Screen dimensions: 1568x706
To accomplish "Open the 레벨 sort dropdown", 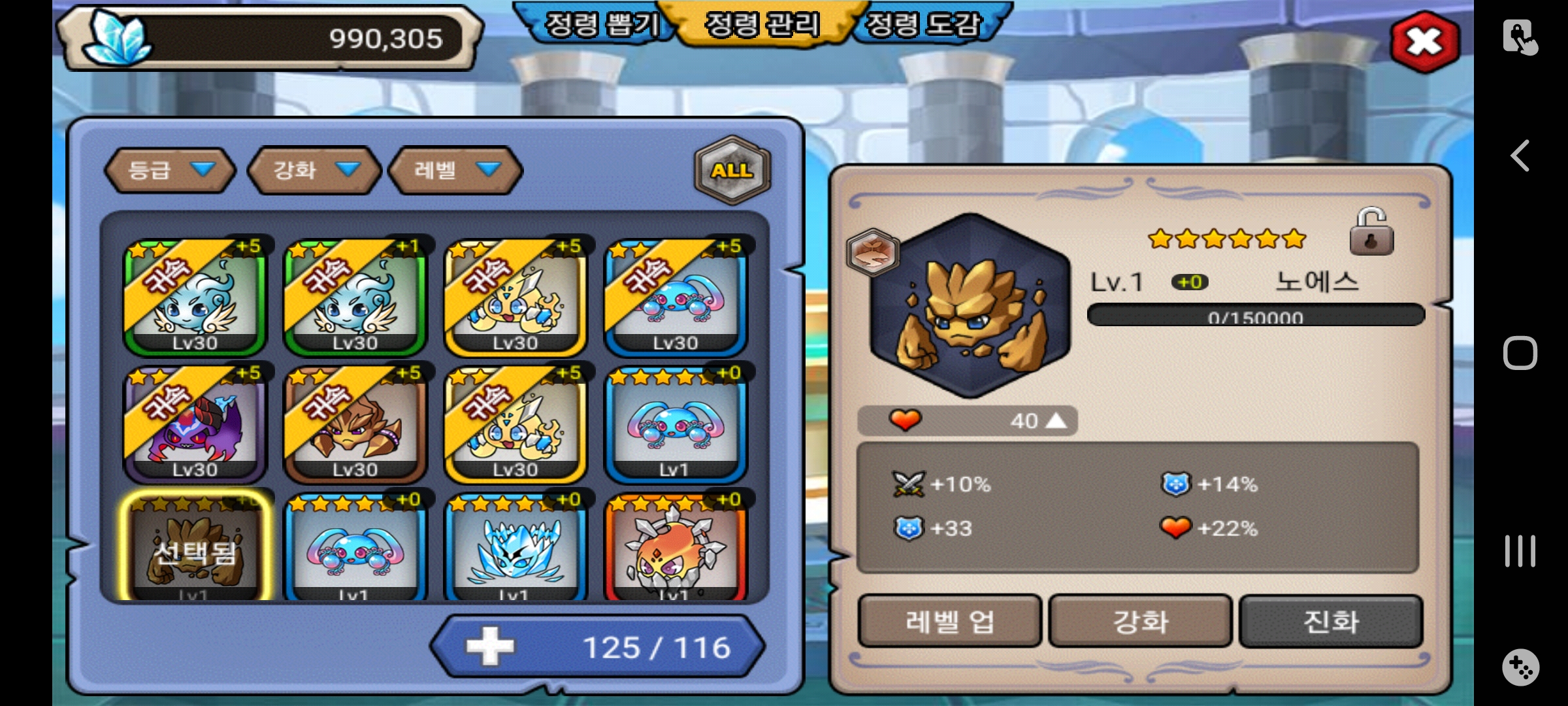I will [455, 170].
